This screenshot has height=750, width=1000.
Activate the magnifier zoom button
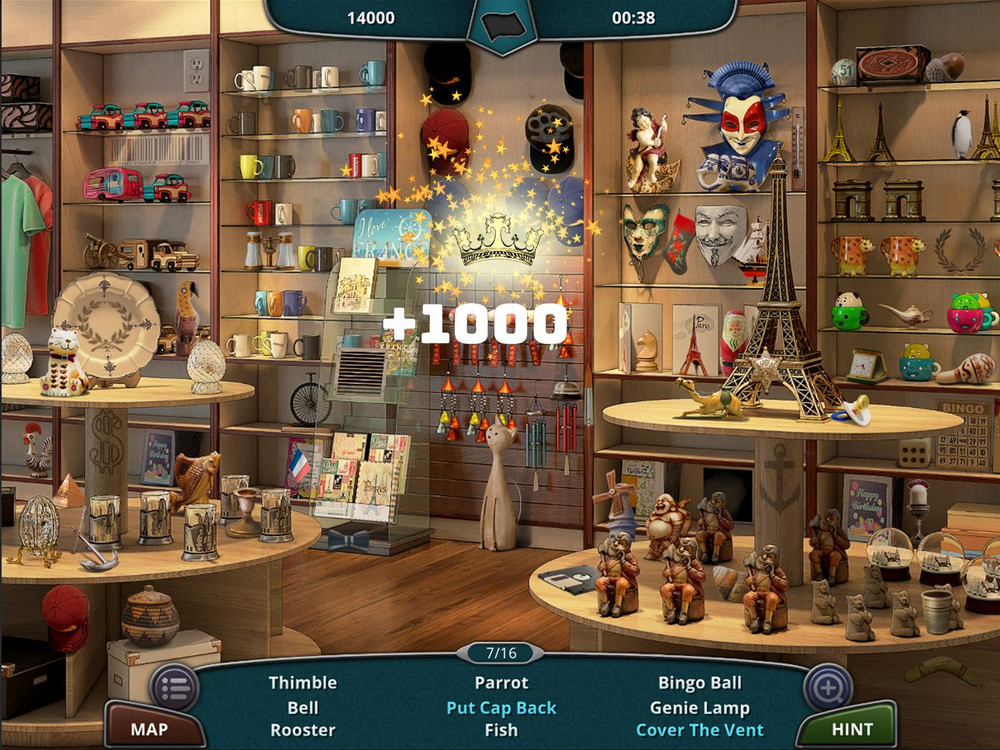[828, 687]
